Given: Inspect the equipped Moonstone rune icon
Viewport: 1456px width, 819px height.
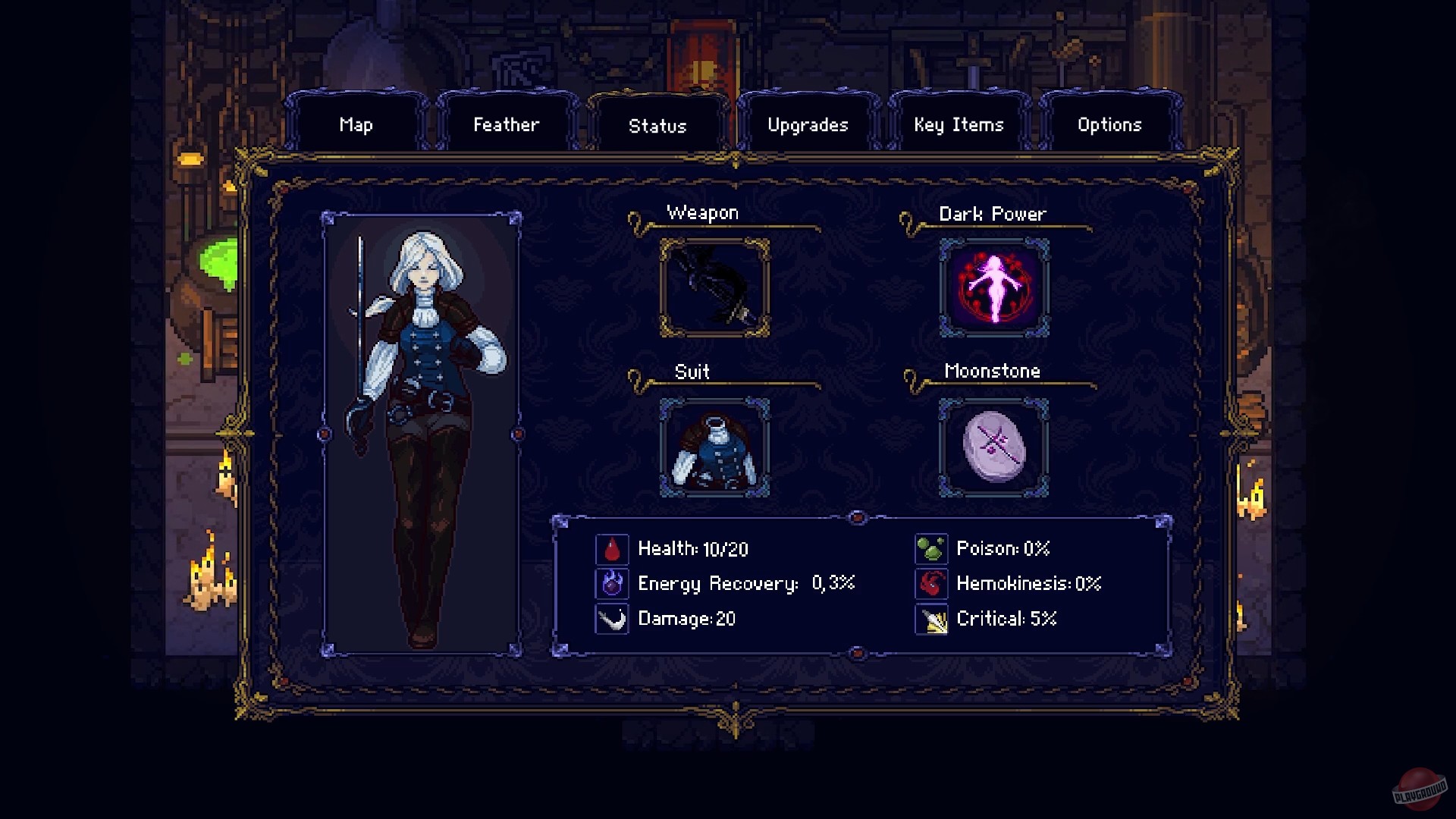Looking at the screenshot, I should click(992, 447).
